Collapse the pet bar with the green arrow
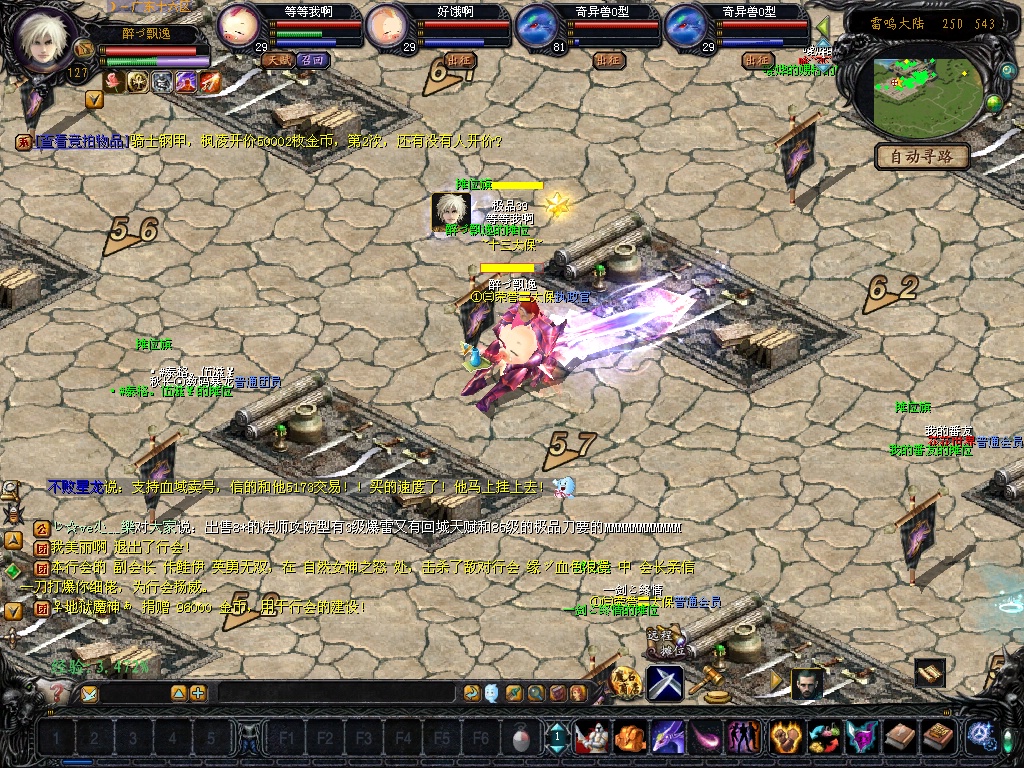This screenshot has height=768, width=1024. [x=823, y=27]
